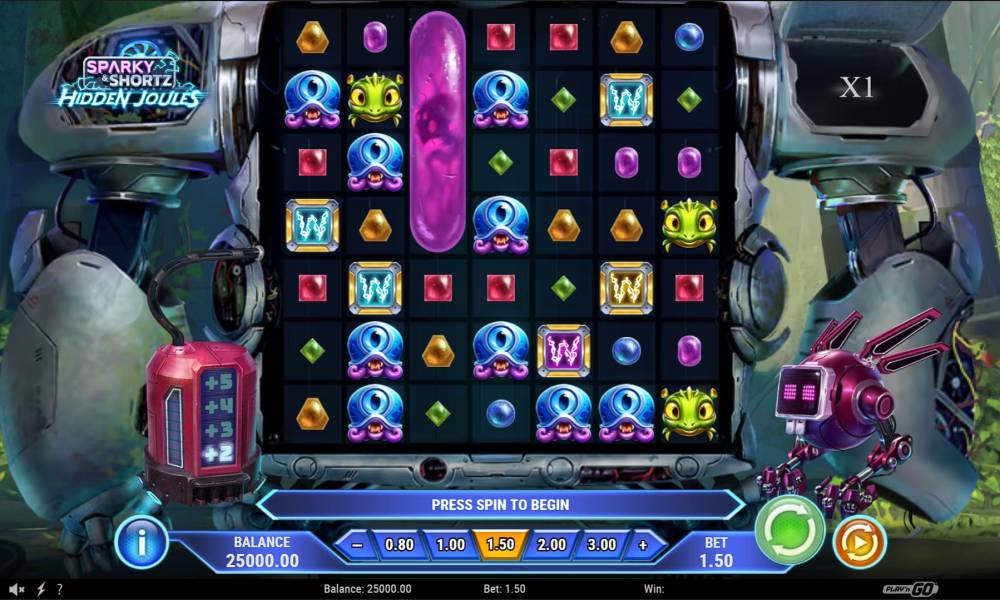Pick the 3.00 bet amount
The height and width of the screenshot is (600, 1000).
[601, 545]
